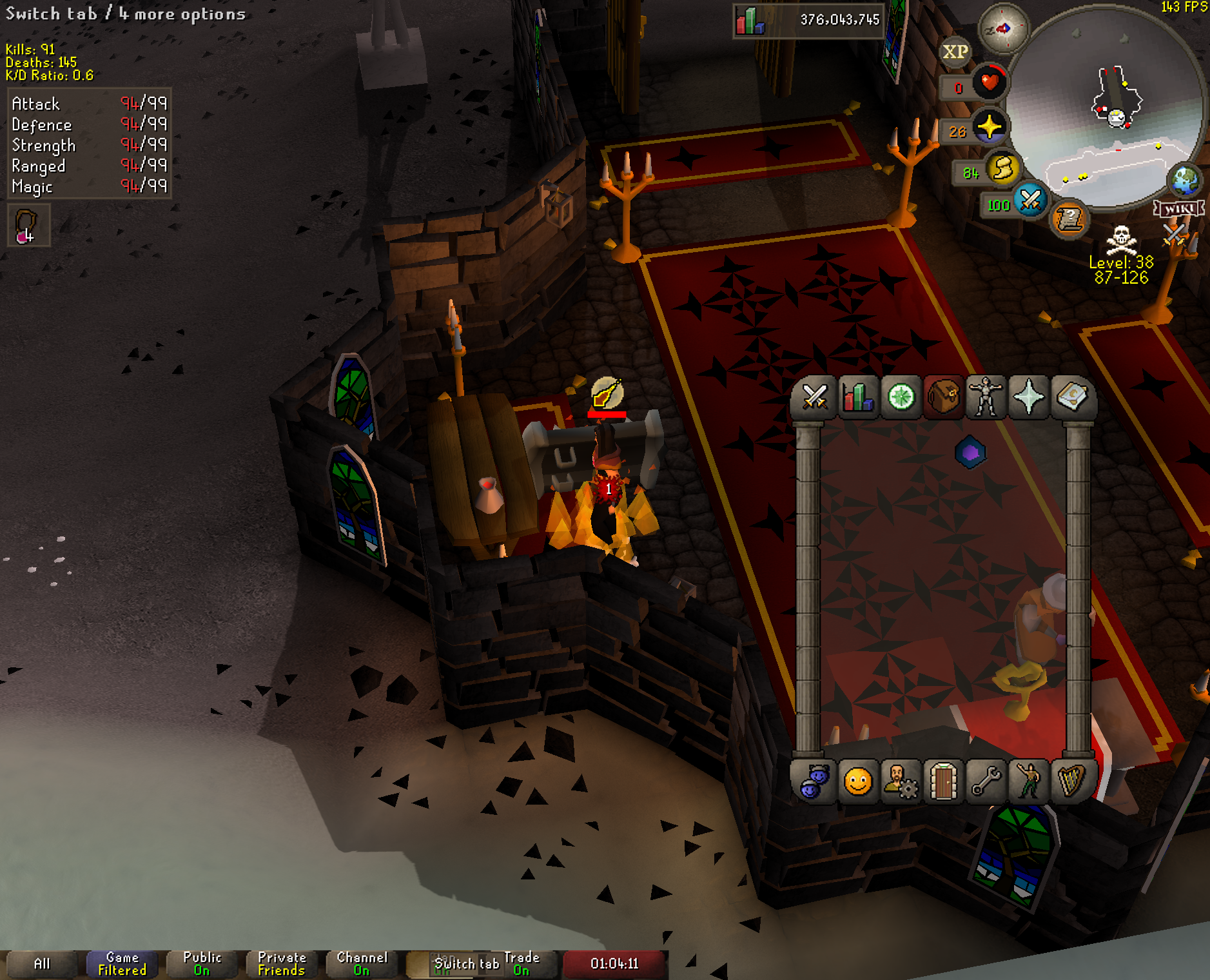Select the All chat tab
This screenshot has width=1210, height=980.
42,964
